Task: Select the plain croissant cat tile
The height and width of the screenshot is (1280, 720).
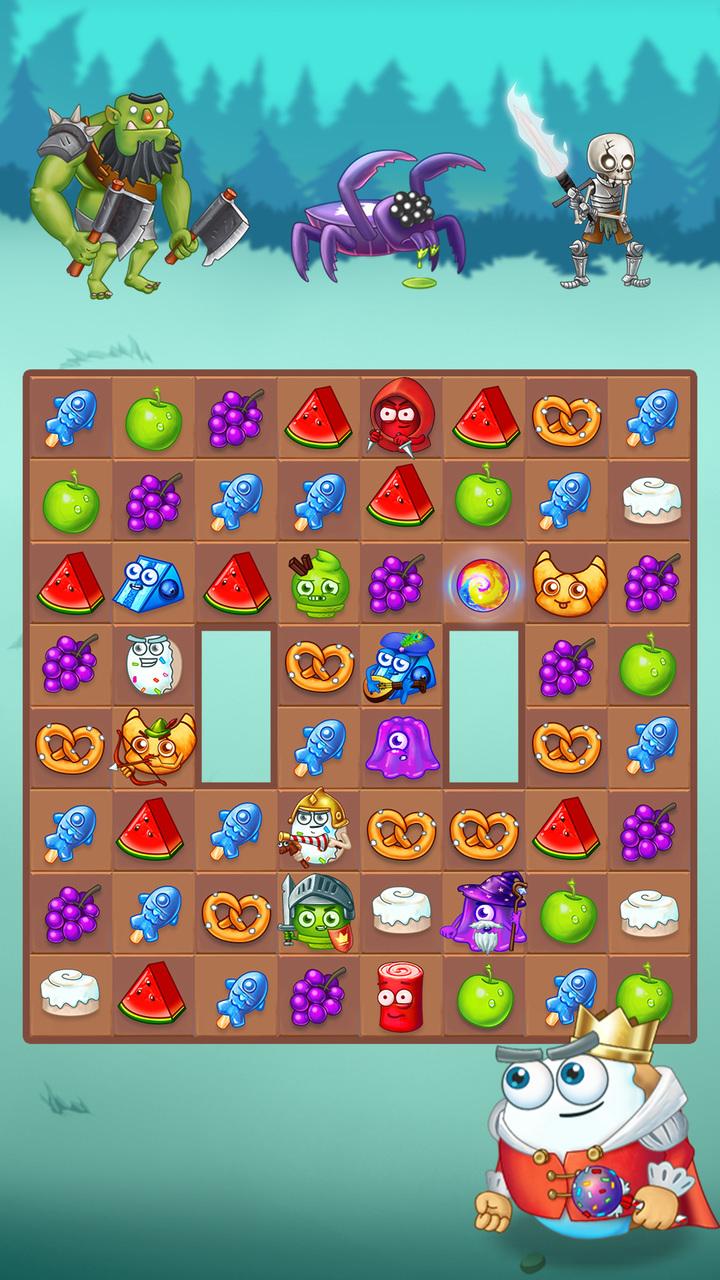Action: coord(567,583)
